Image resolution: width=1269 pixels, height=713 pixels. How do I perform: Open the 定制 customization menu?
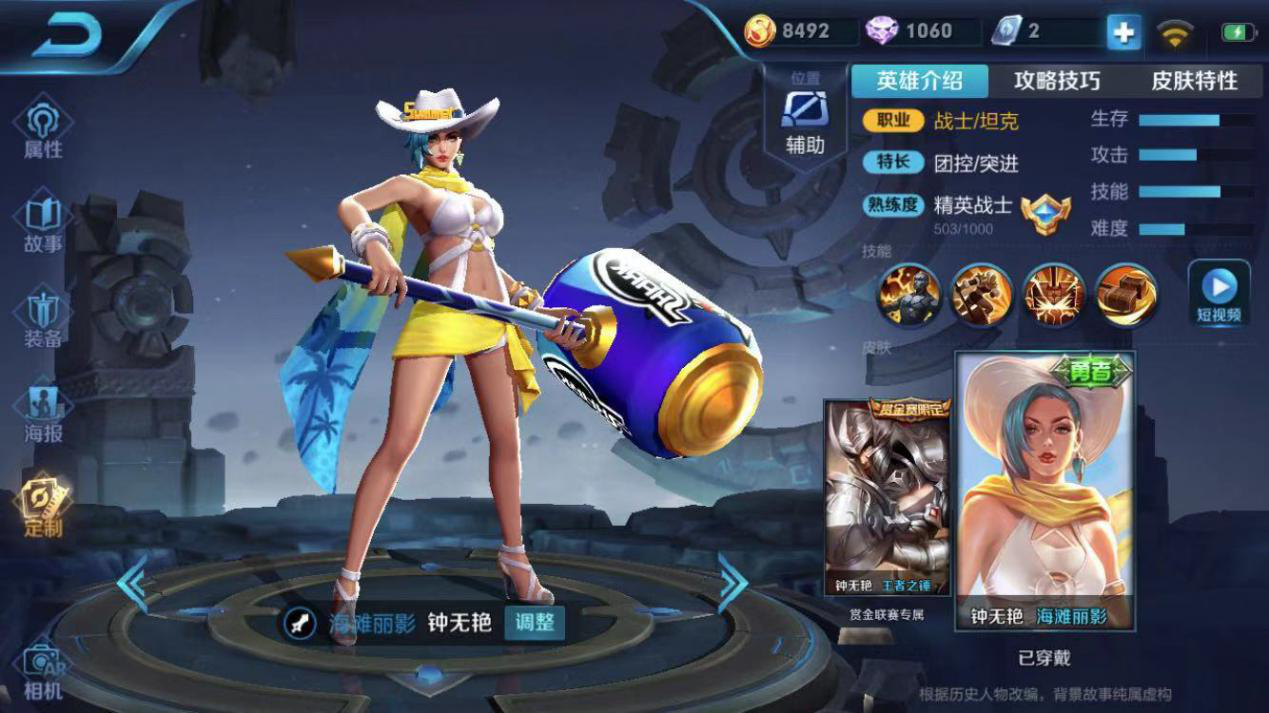pos(43,508)
